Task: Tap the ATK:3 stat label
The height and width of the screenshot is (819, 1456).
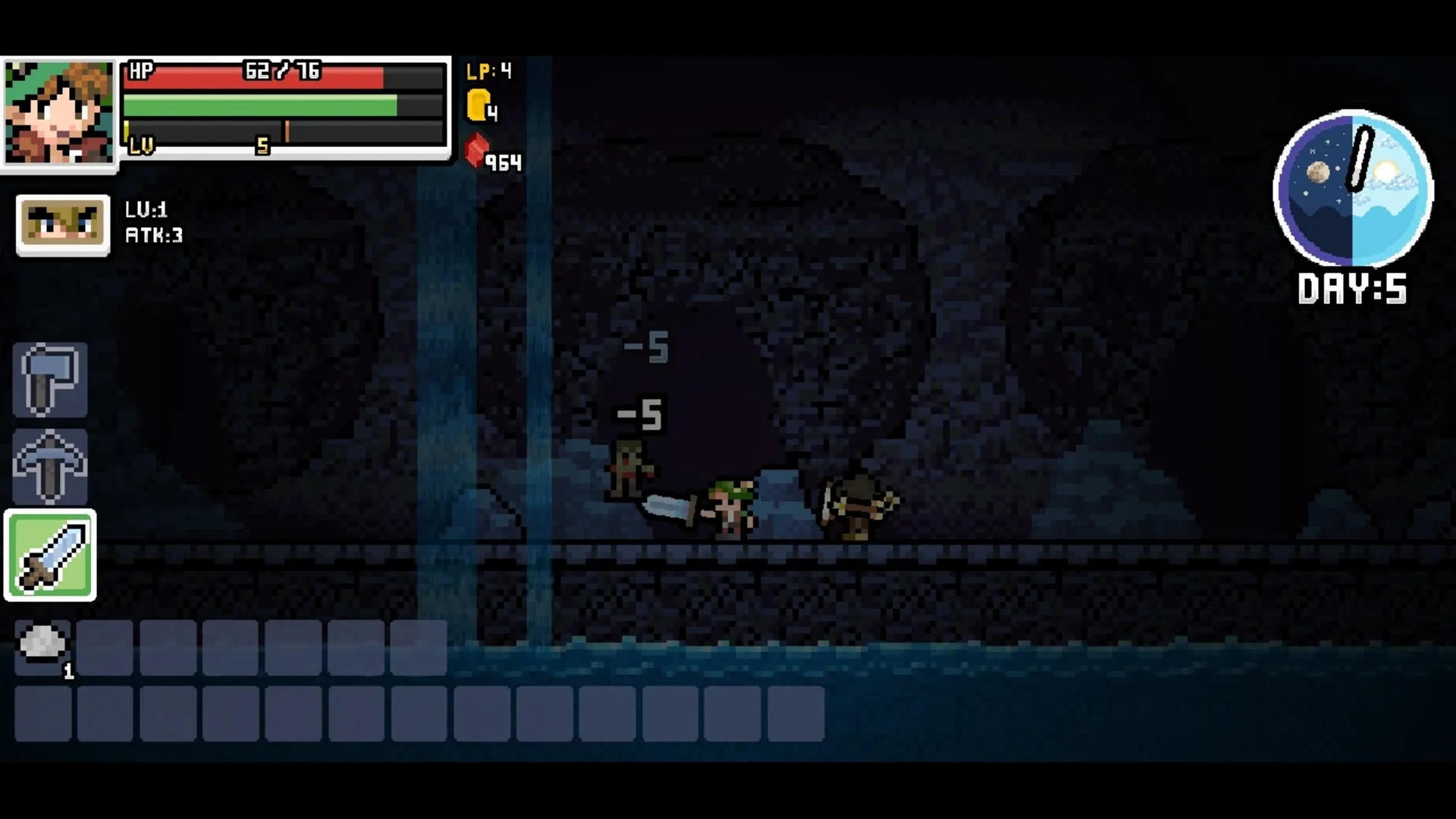Action: (x=154, y=235)
